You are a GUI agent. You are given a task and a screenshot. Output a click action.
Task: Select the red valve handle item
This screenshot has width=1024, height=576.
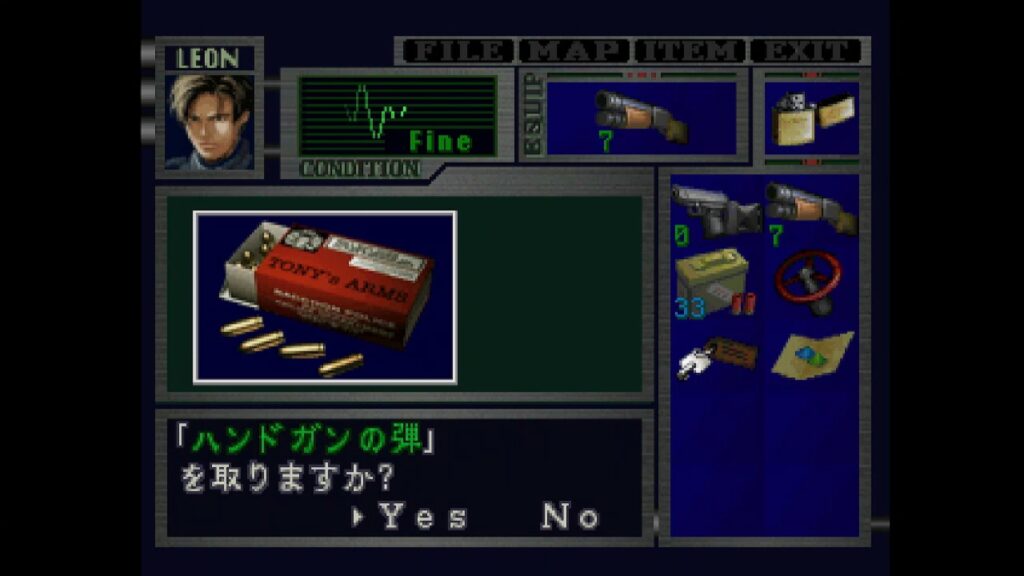[x=810, y=281]
